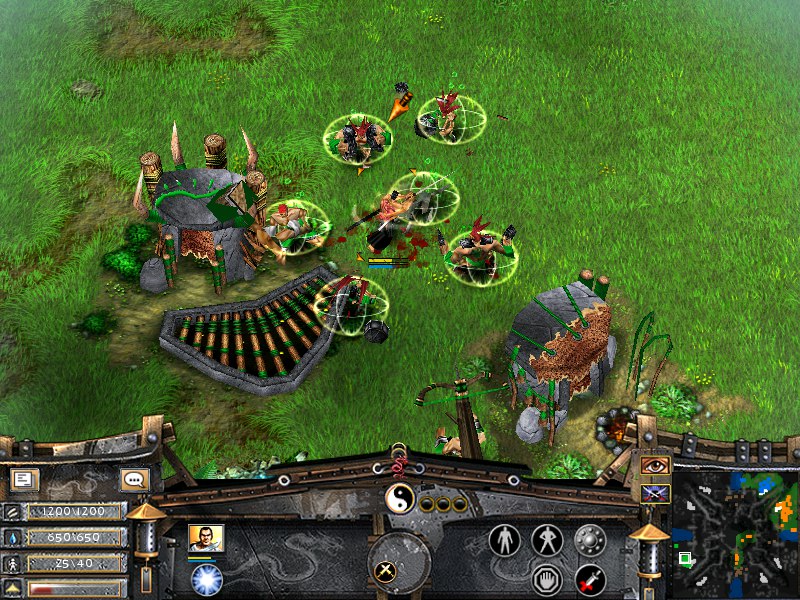Open the chat speech bubble button

pos(133,480)
